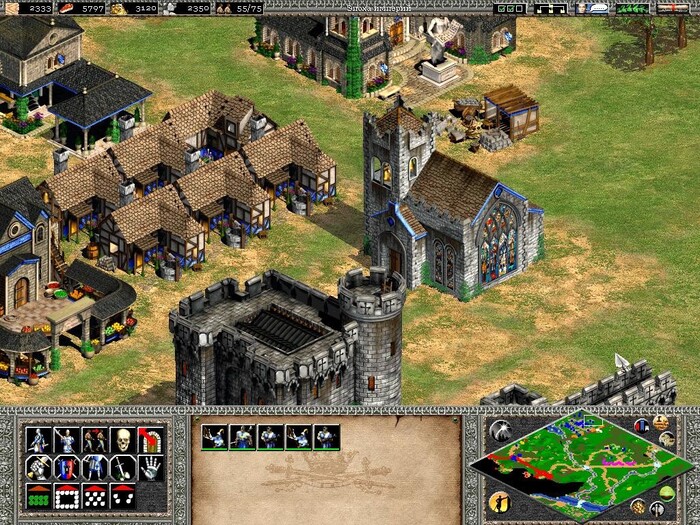Pick the staggered formation button
The height and width of the screenshot is (525, 700).
tap(94, 494)
